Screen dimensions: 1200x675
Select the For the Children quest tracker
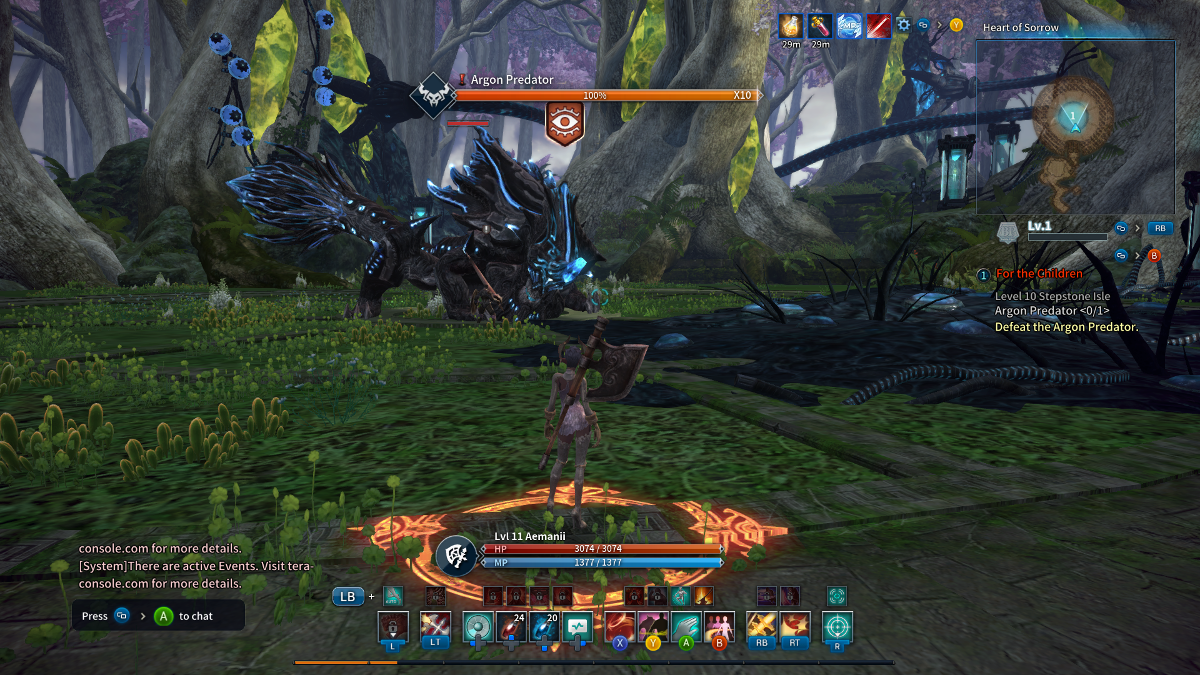(1038, 274)
